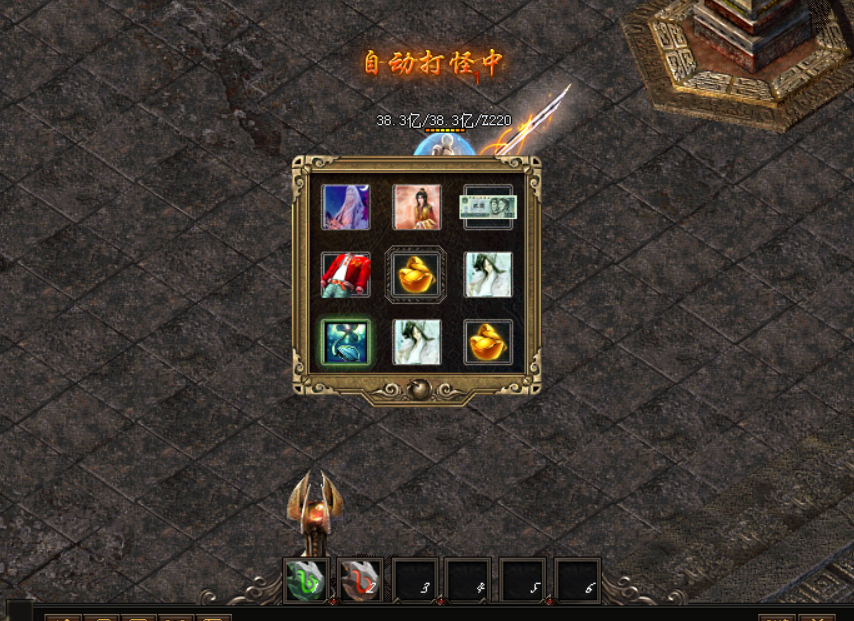The width and height of the screenshot is (854, 621).
Task: Choose the woman in orange robe tile
Action: (x=417, y=207)
